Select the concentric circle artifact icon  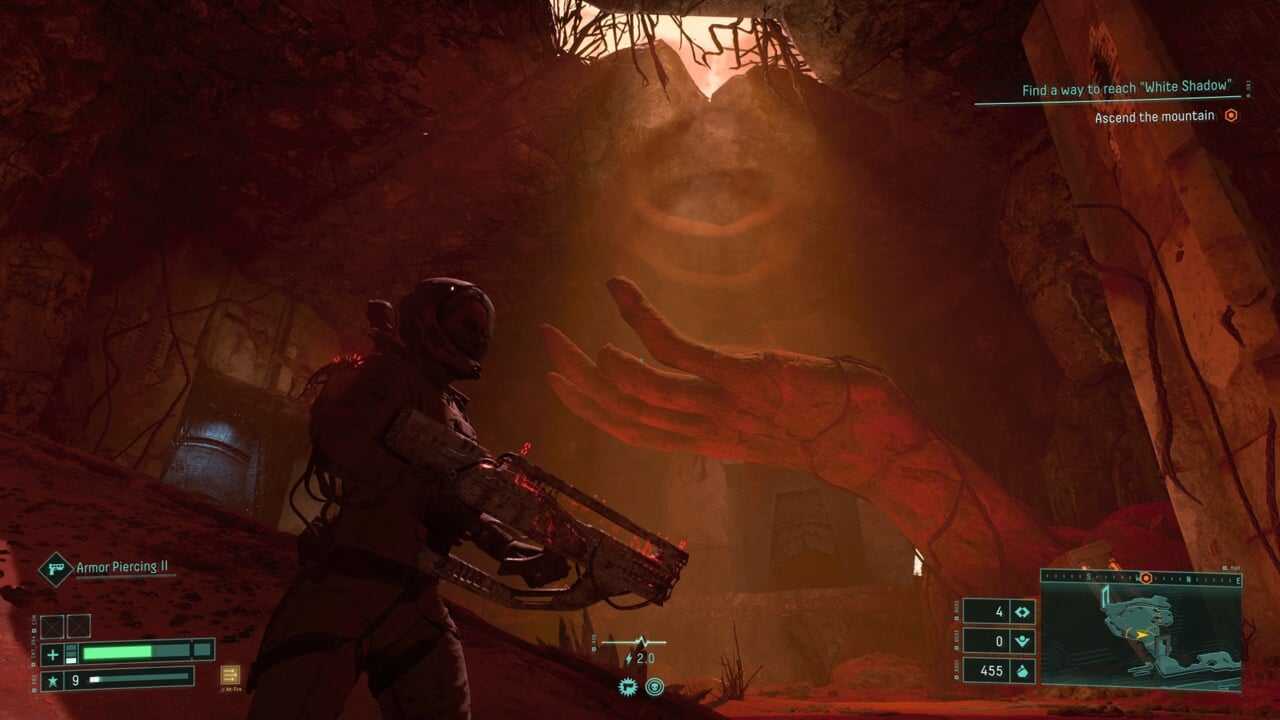point(655,686)
